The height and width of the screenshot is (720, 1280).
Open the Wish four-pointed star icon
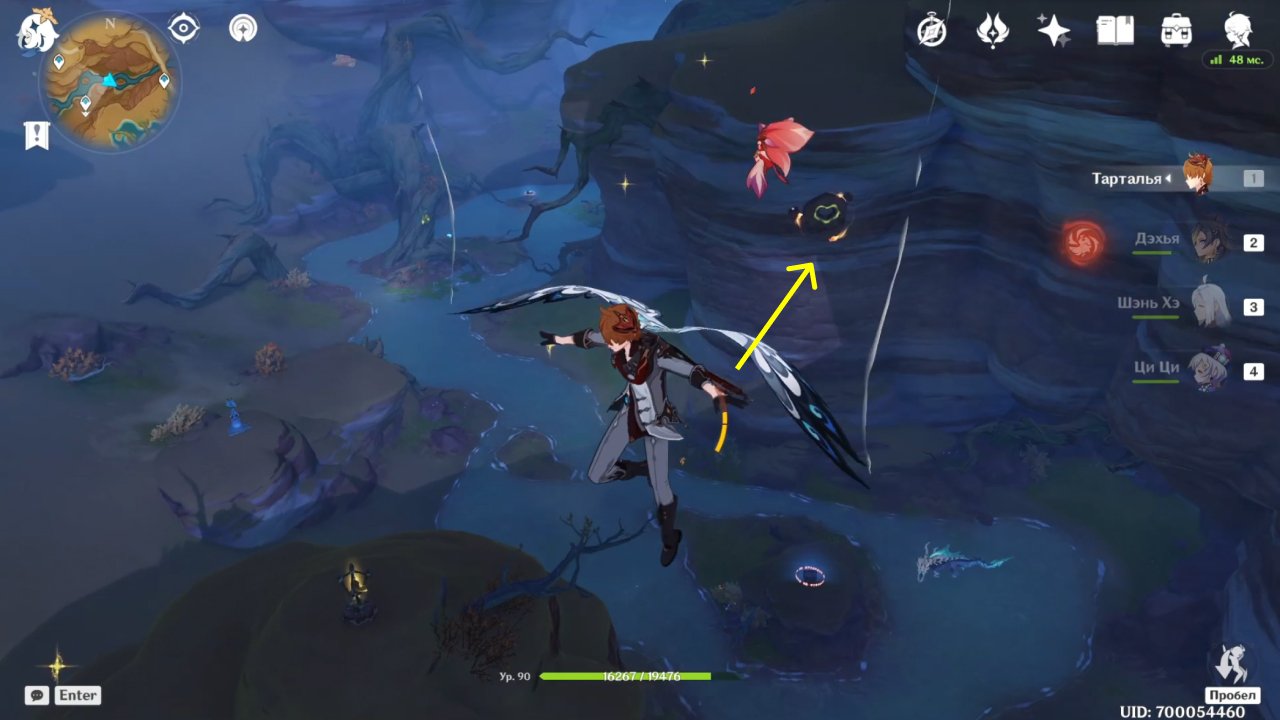click(1053, 31)
